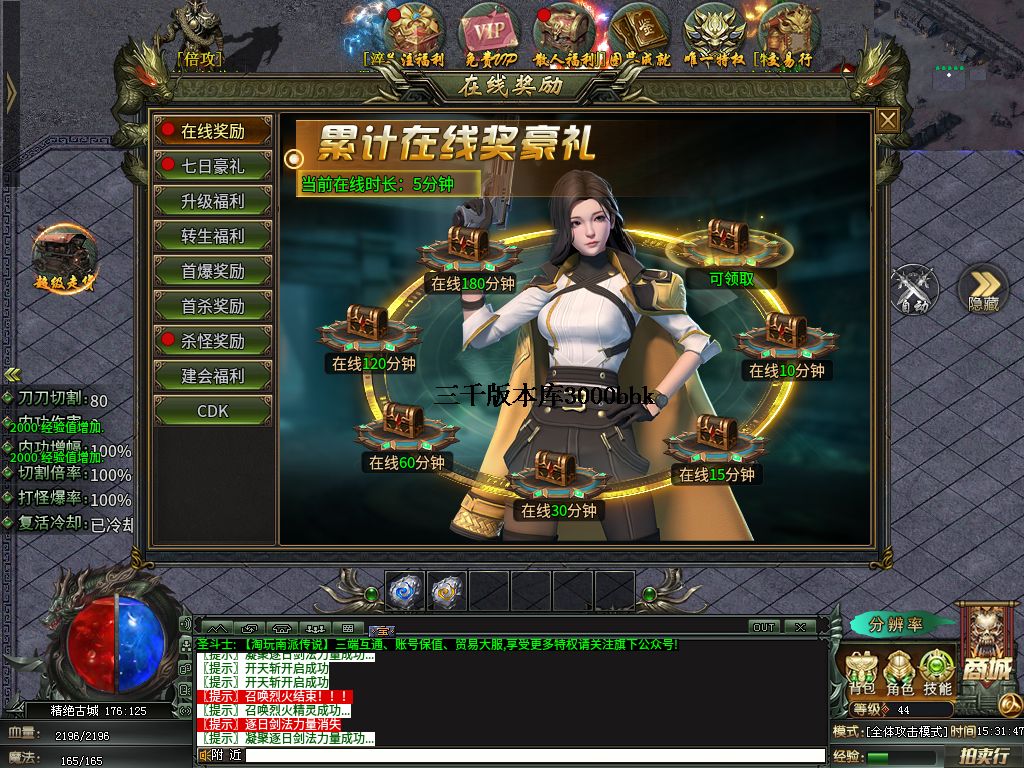Viewport: 1024px width, 768px height.
Task: Switch to the 七日豪礼 tab
Action: click(212, 166)
